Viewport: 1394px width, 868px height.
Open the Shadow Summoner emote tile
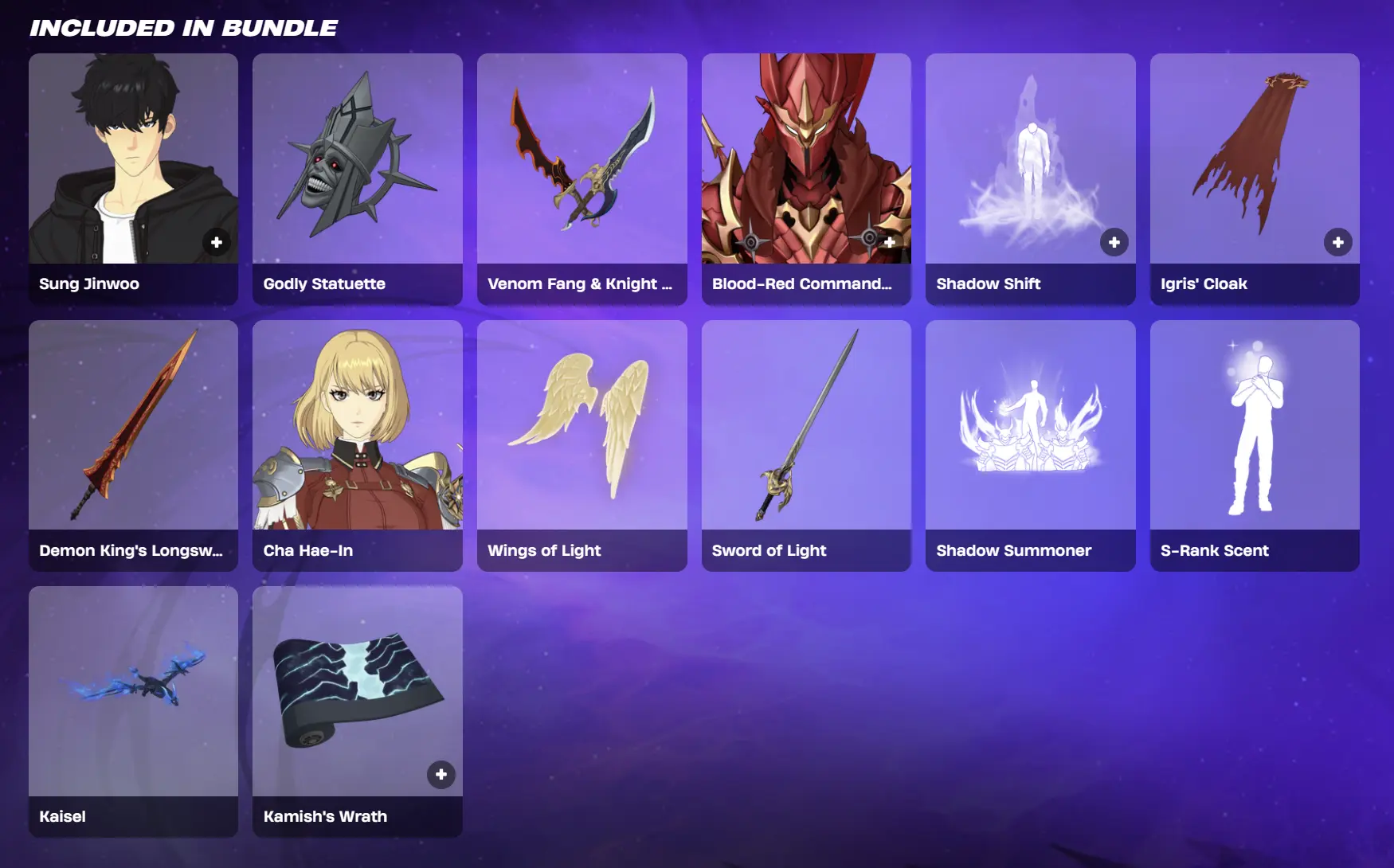pyautogui.click(x=1030, y=426)
